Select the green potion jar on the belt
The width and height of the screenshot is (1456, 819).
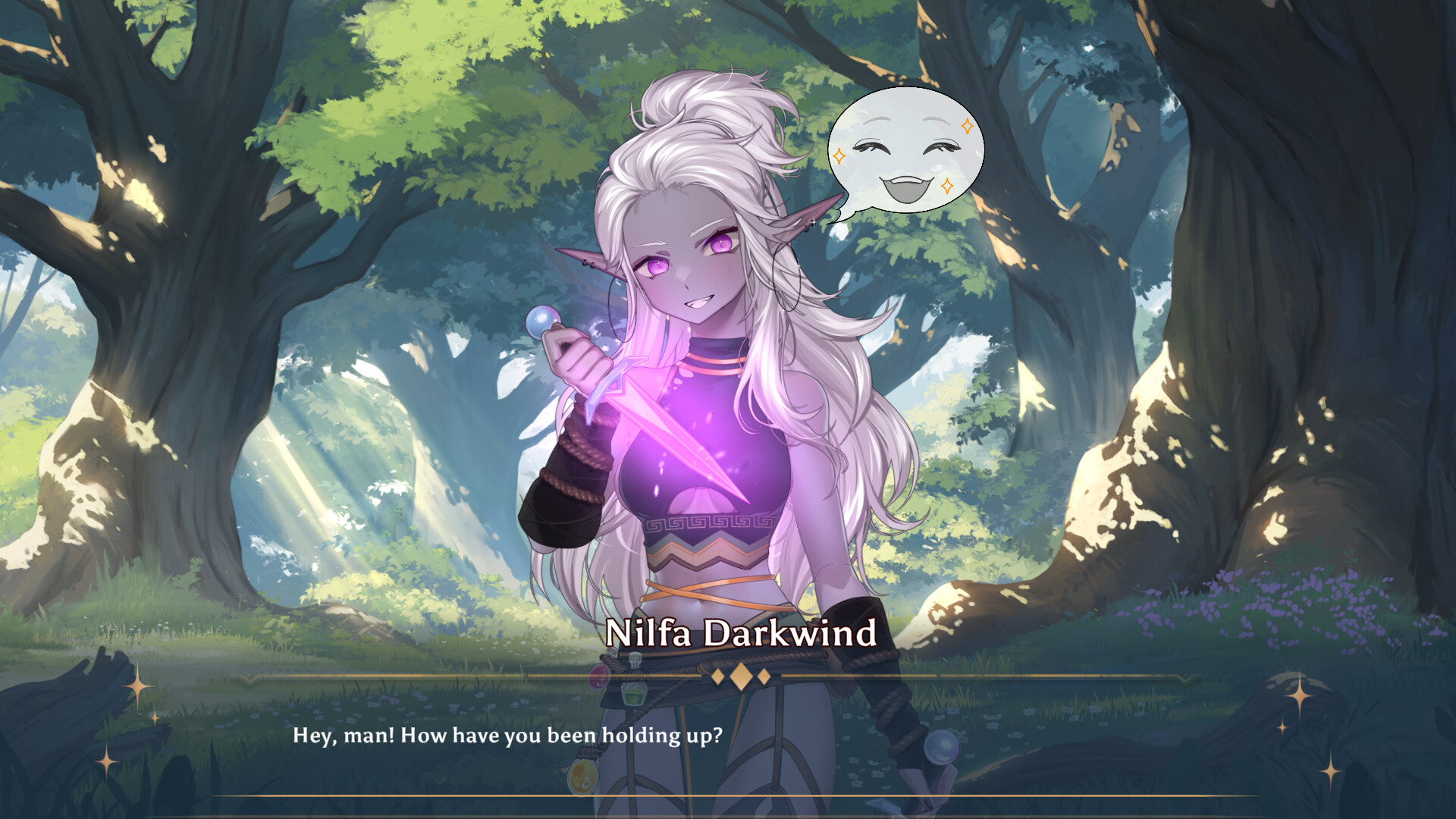(632, 694)
